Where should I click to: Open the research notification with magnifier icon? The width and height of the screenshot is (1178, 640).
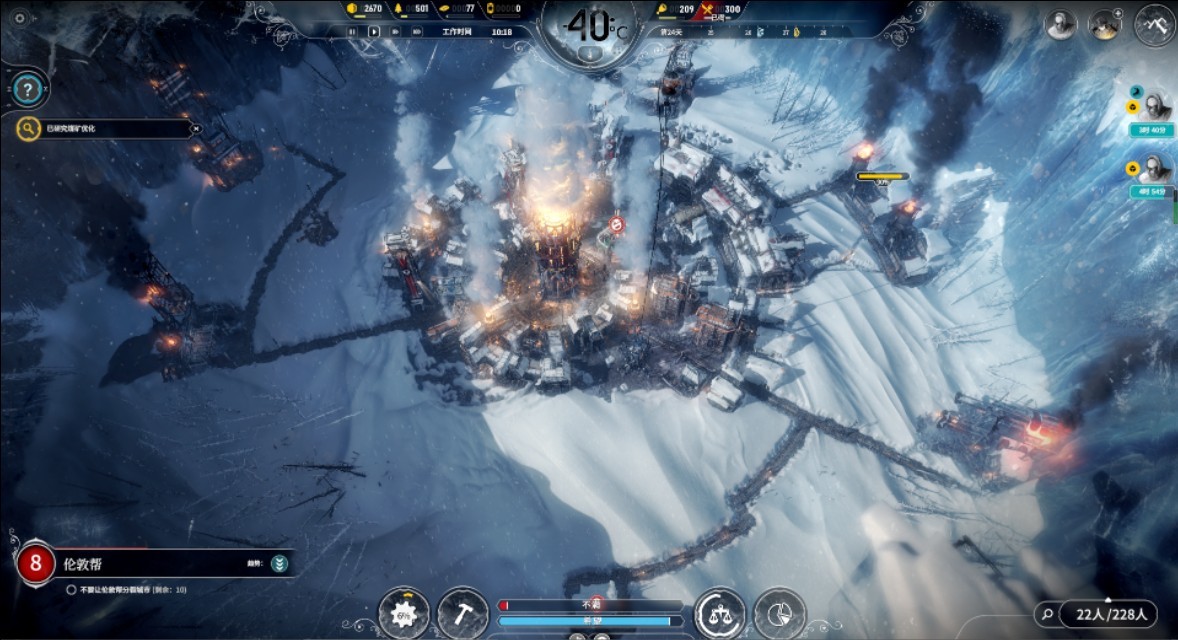pos(29,128)
